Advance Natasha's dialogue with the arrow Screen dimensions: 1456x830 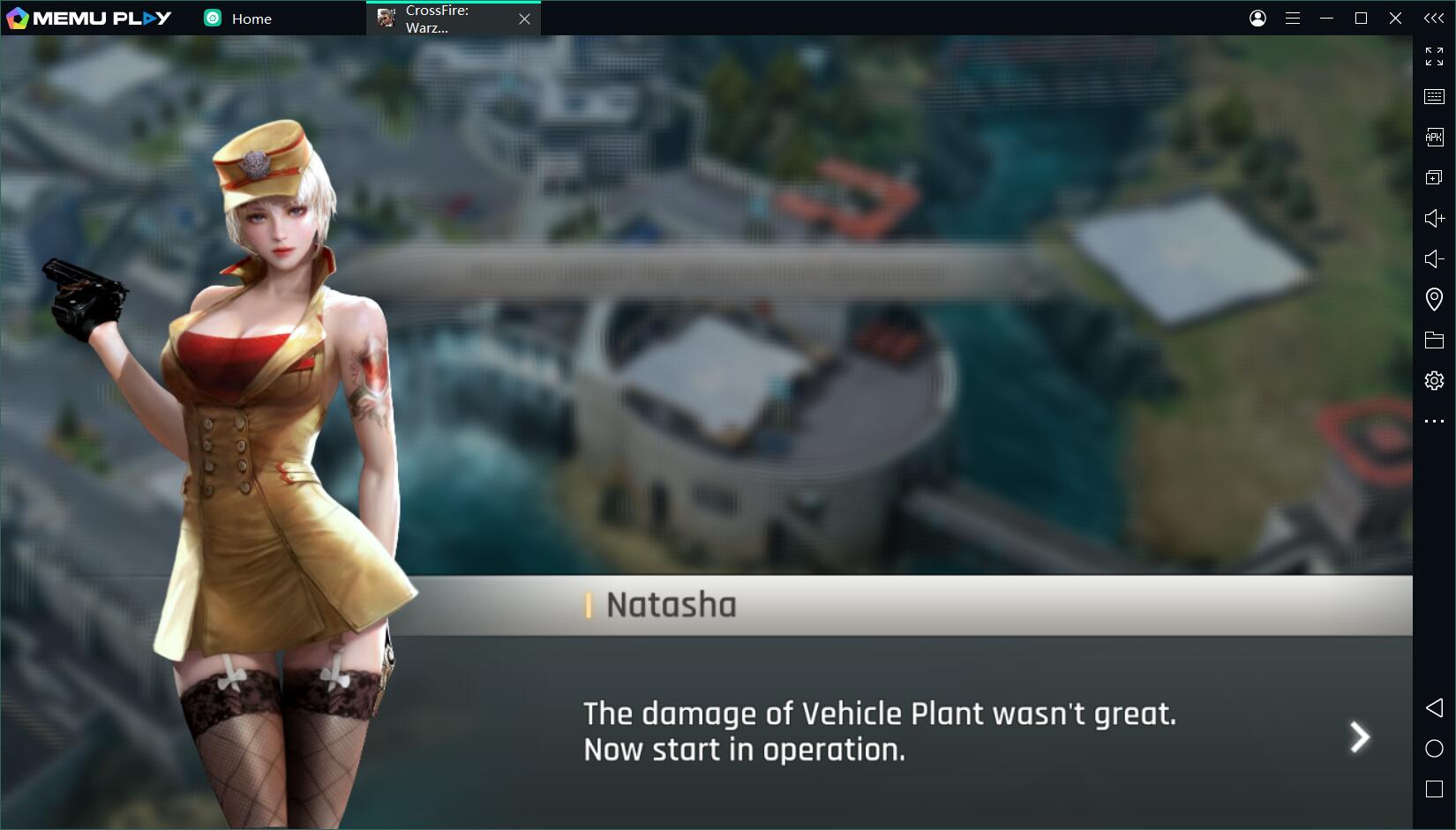tap(1360, 737)
